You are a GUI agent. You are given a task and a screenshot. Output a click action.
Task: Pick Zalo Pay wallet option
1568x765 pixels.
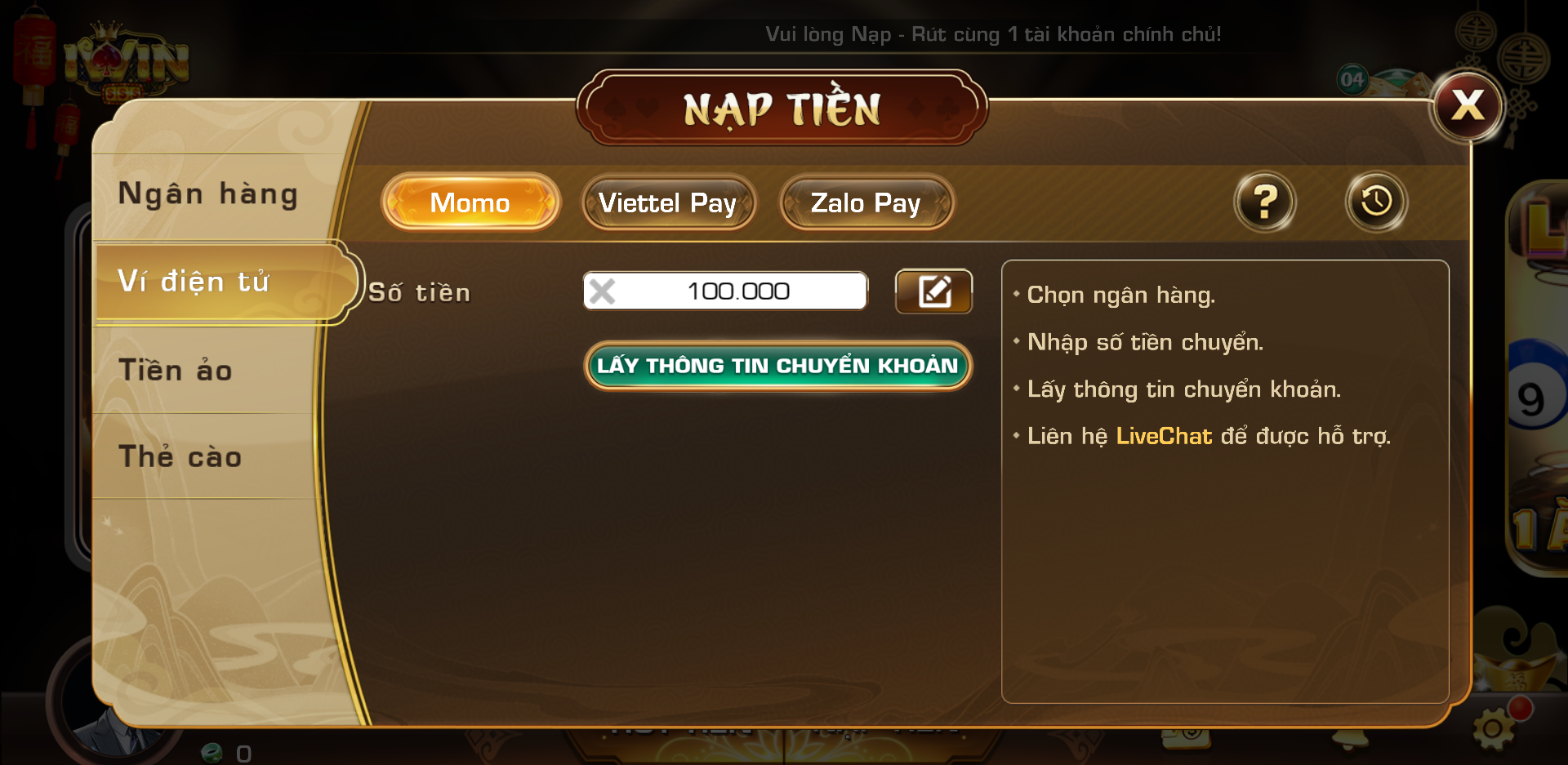pyautogui.click(x=866, y=202)
